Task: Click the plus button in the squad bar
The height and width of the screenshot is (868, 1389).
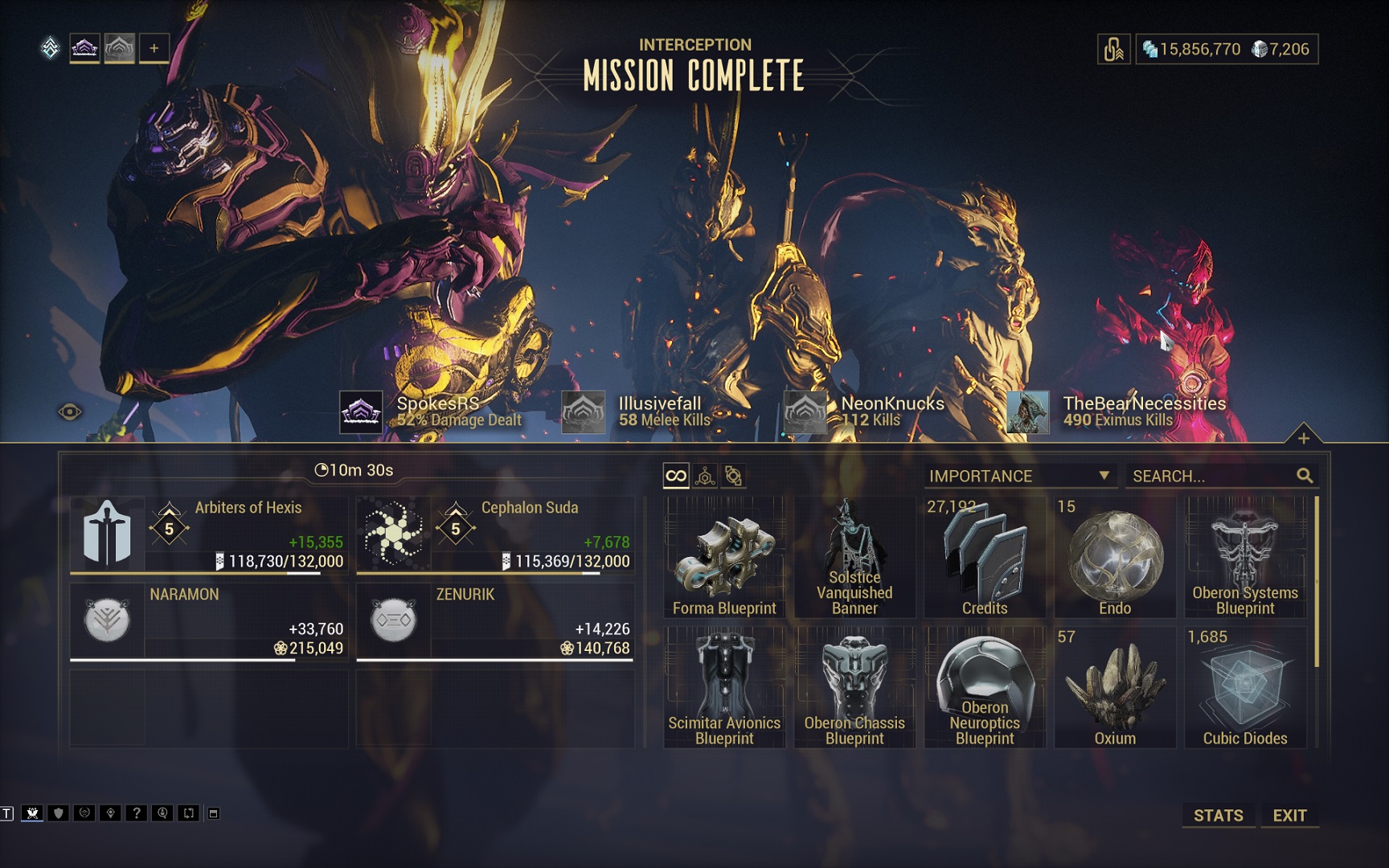Action: point(154,48)
